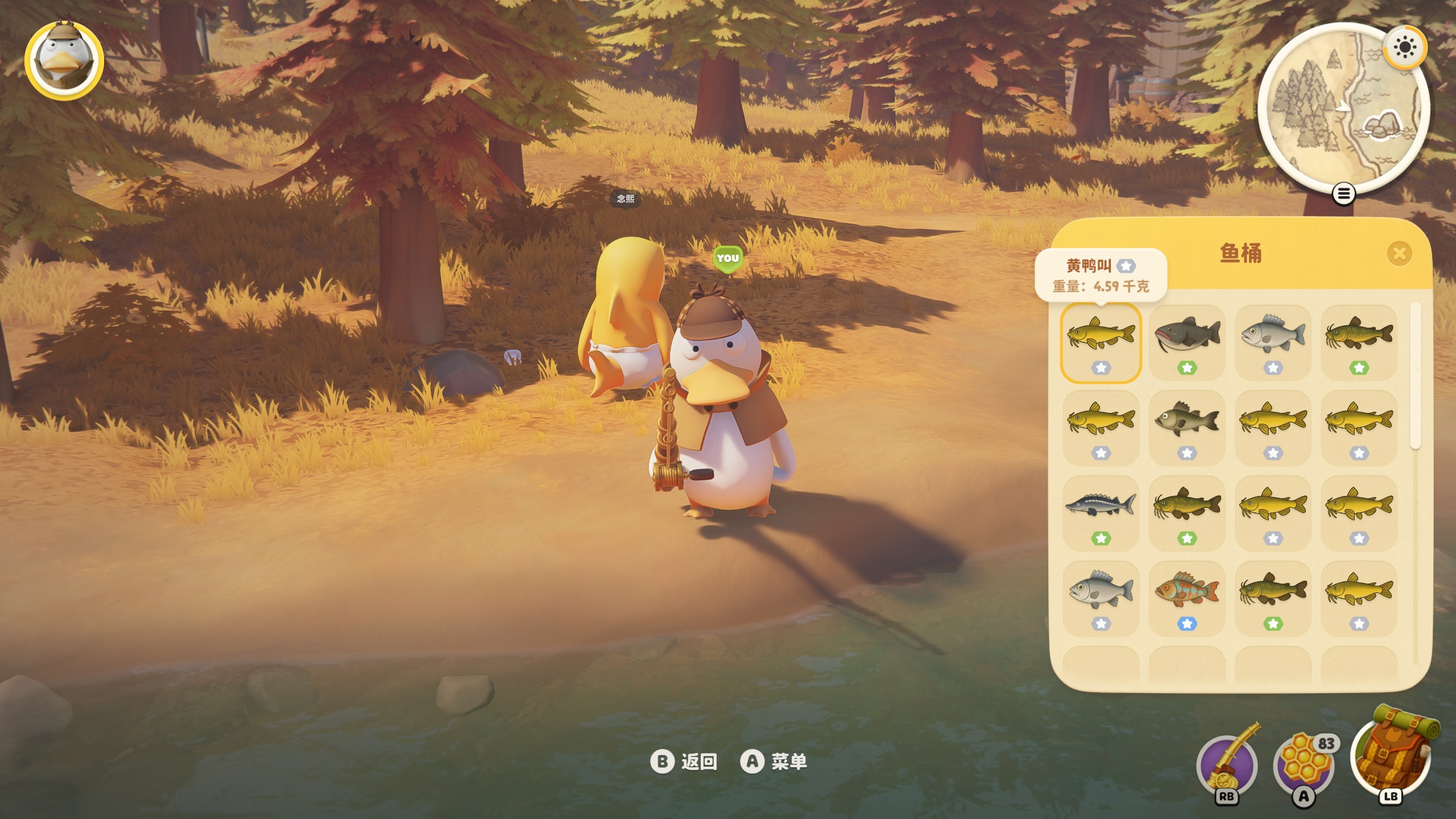Open the circular minimap

click(1342, 108)
